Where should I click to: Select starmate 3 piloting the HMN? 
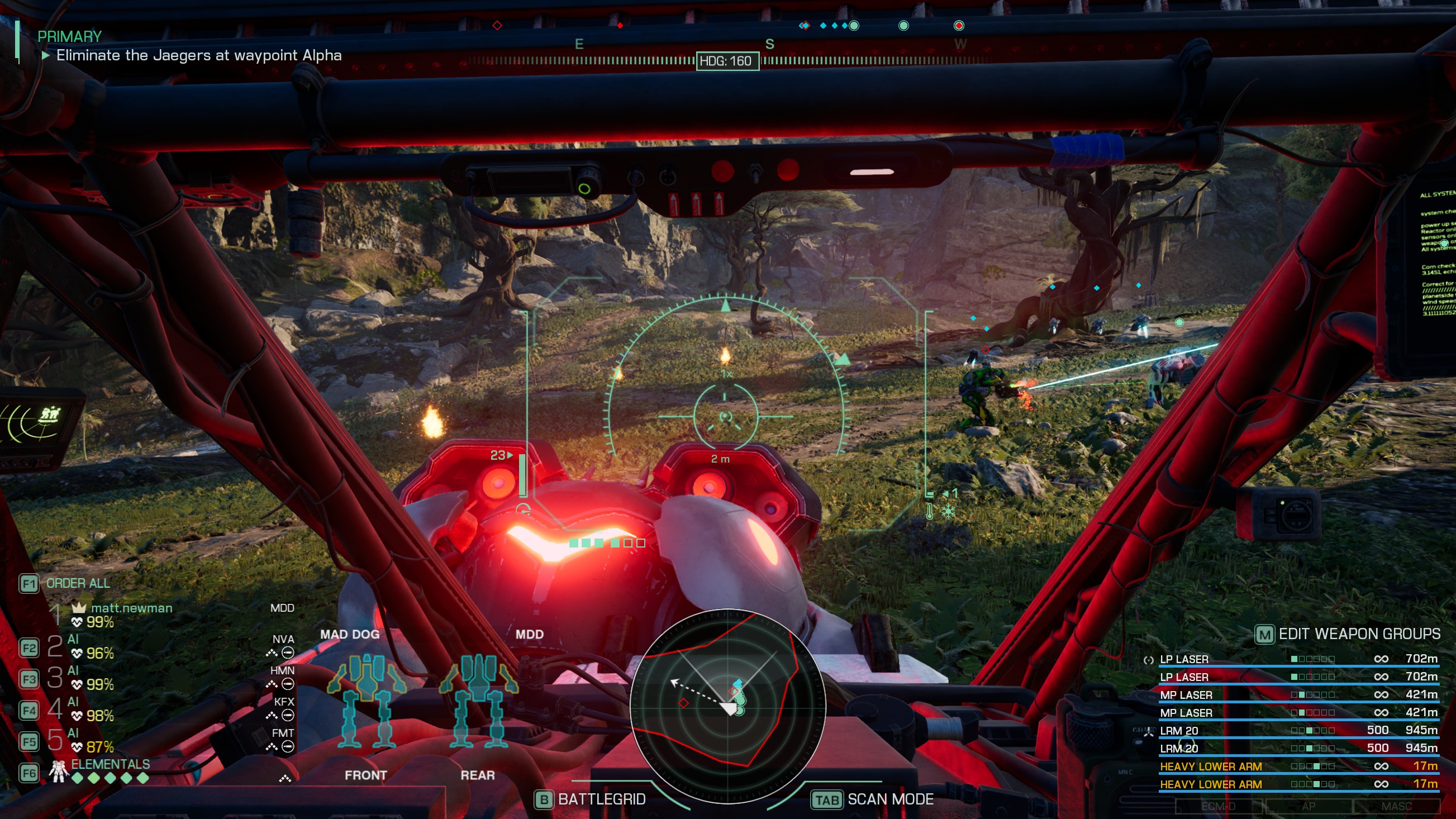click(x=91, y=678)
